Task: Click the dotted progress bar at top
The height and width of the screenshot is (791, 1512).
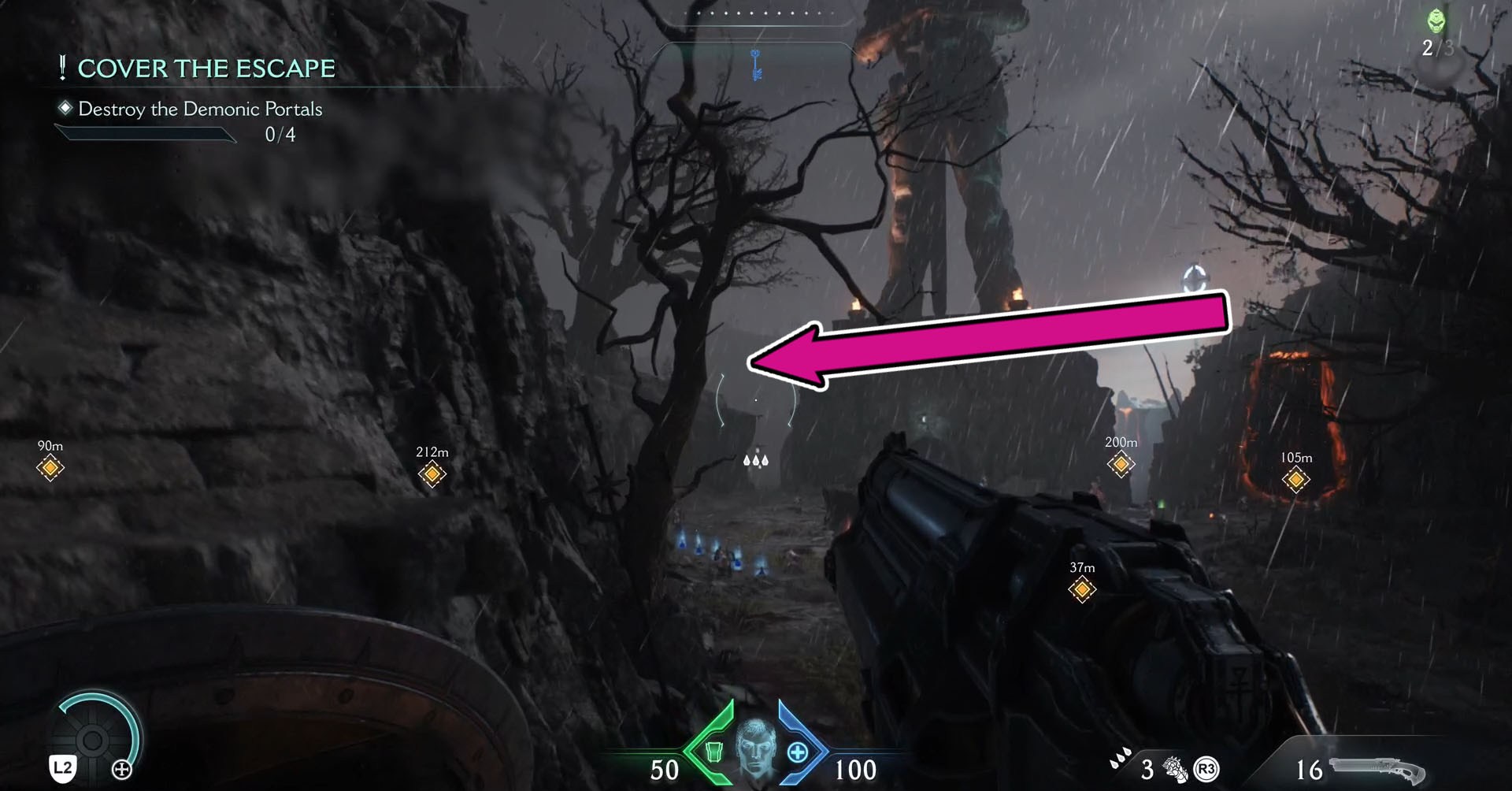Action: 758,12
